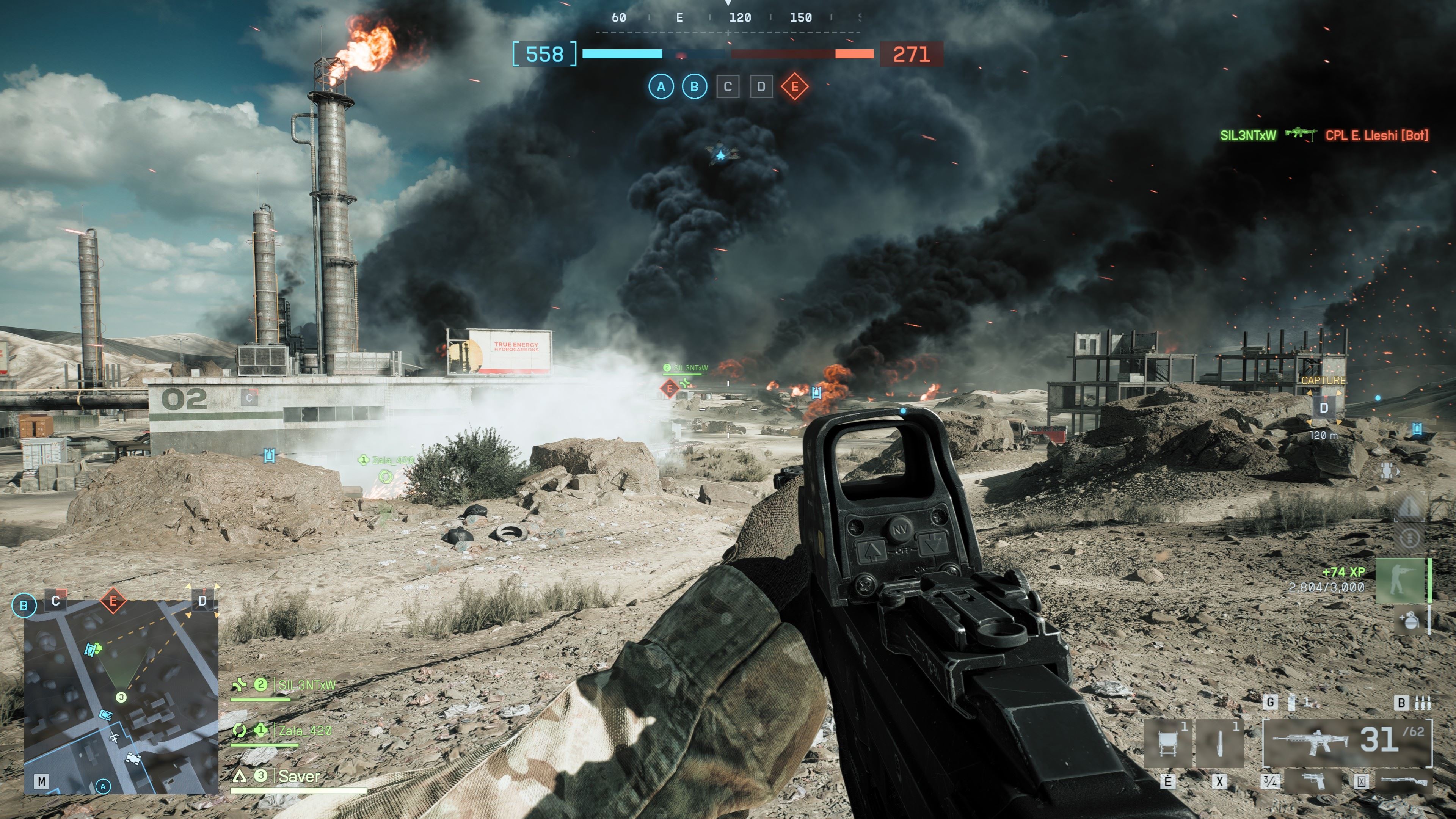The height and width of the screenshot is (819, 1456).
Task: Select objective B in the top flag bar
Action: coord(694,87)
